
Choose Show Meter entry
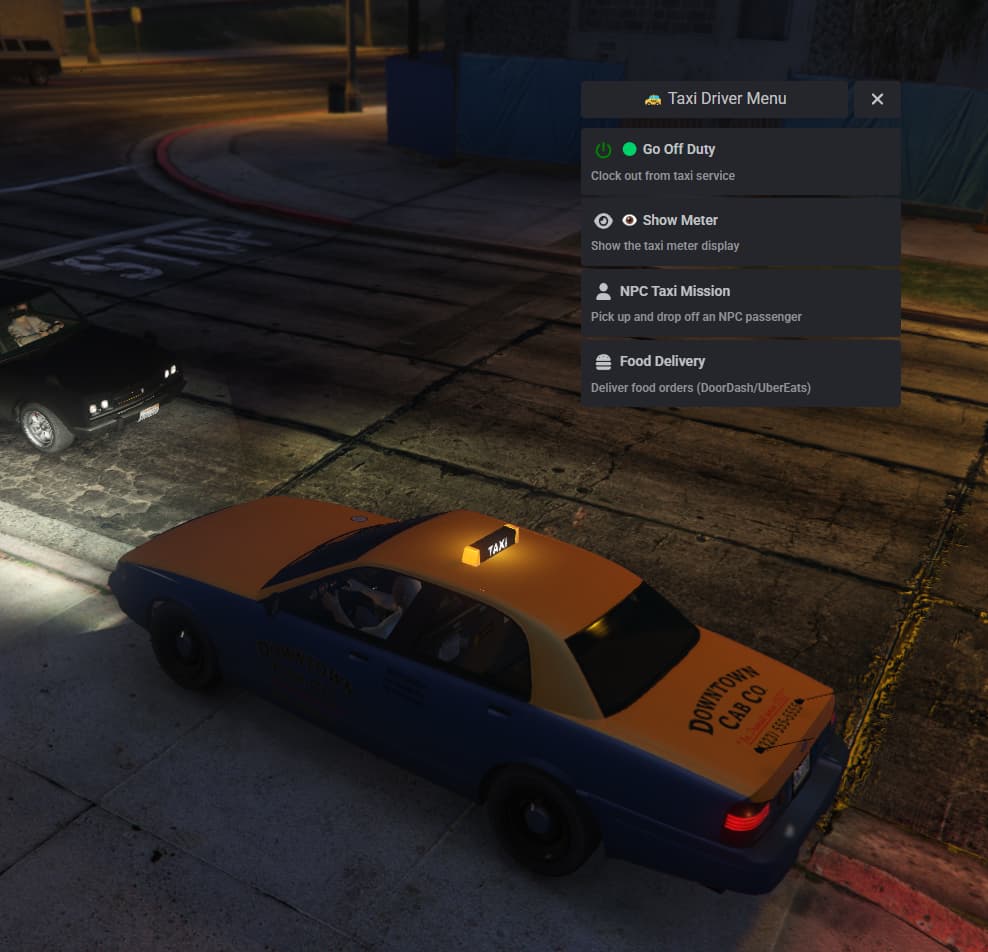click(x=740, y=232)
